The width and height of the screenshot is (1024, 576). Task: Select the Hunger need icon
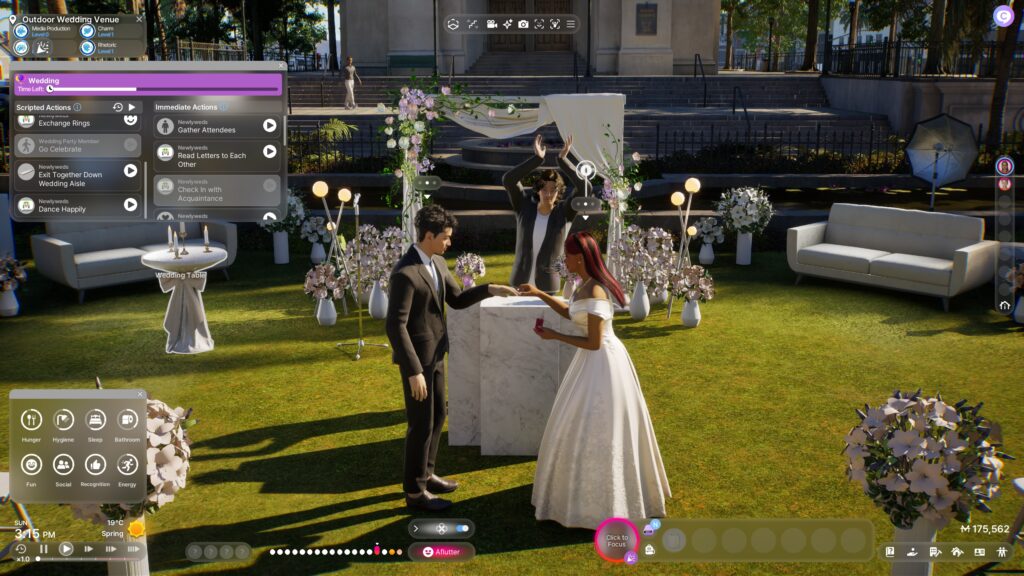(x=31, y=420)
